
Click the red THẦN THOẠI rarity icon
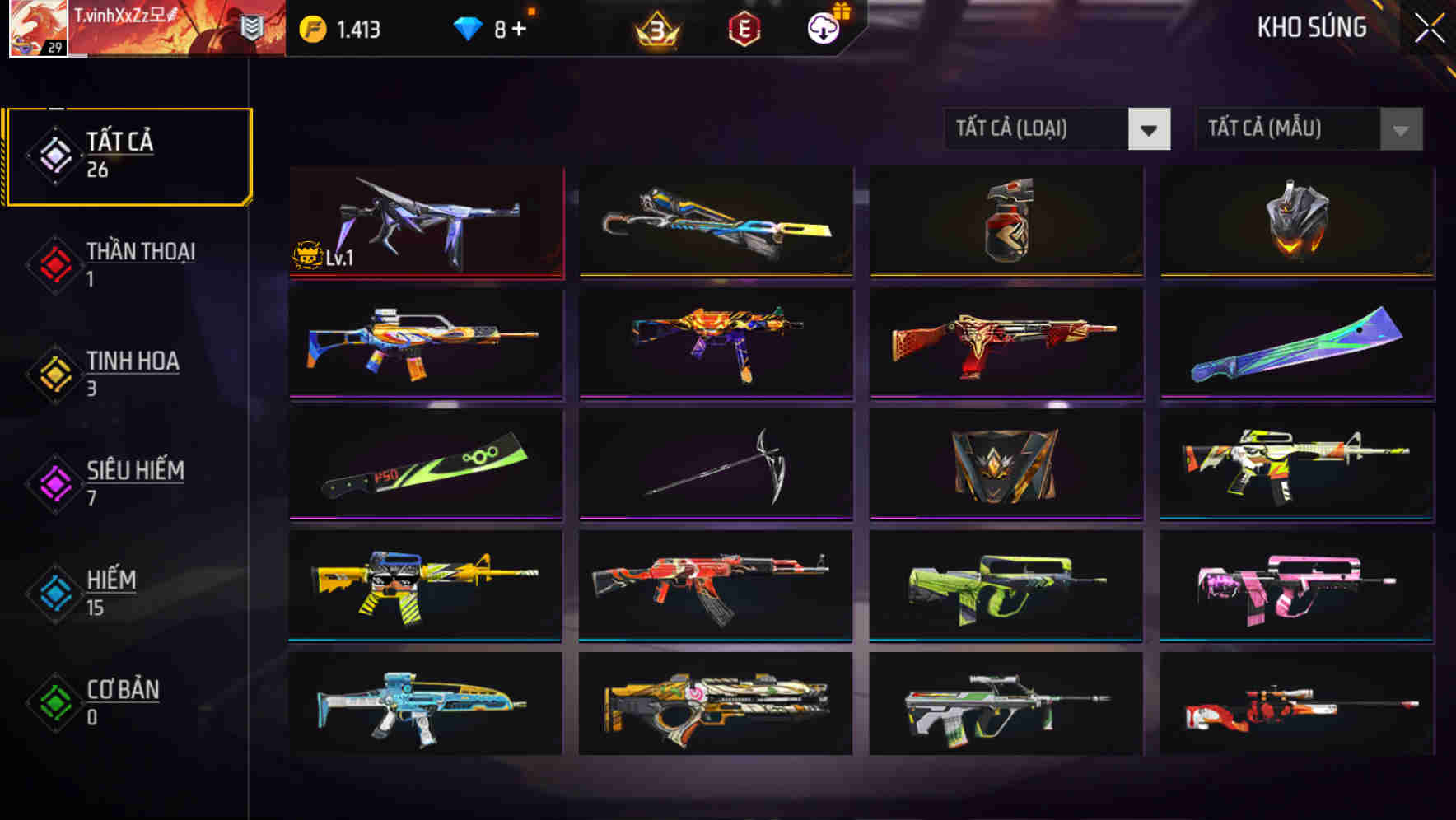[x=53, y=263]
